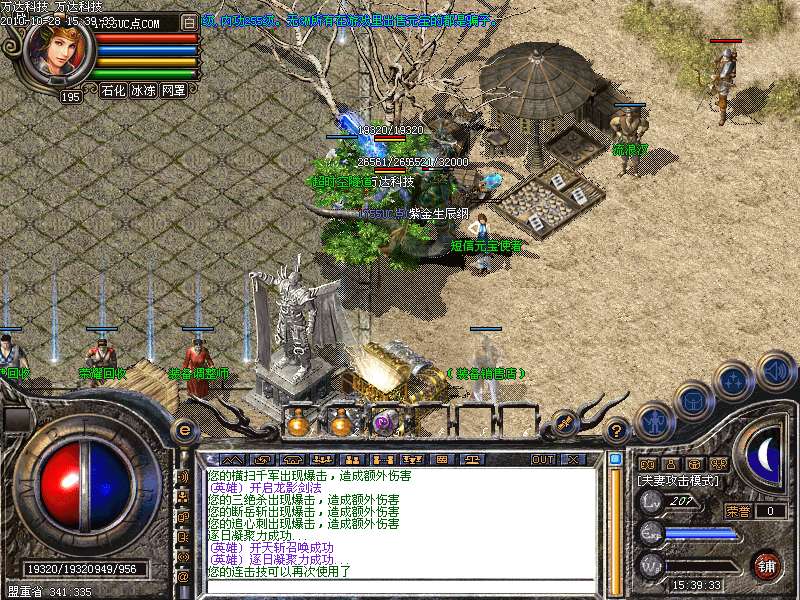Click the round 'e' button left of the hotbar
Image resolution: width=800 pixels, height=600 pixels.
click(x=184, y=430)
